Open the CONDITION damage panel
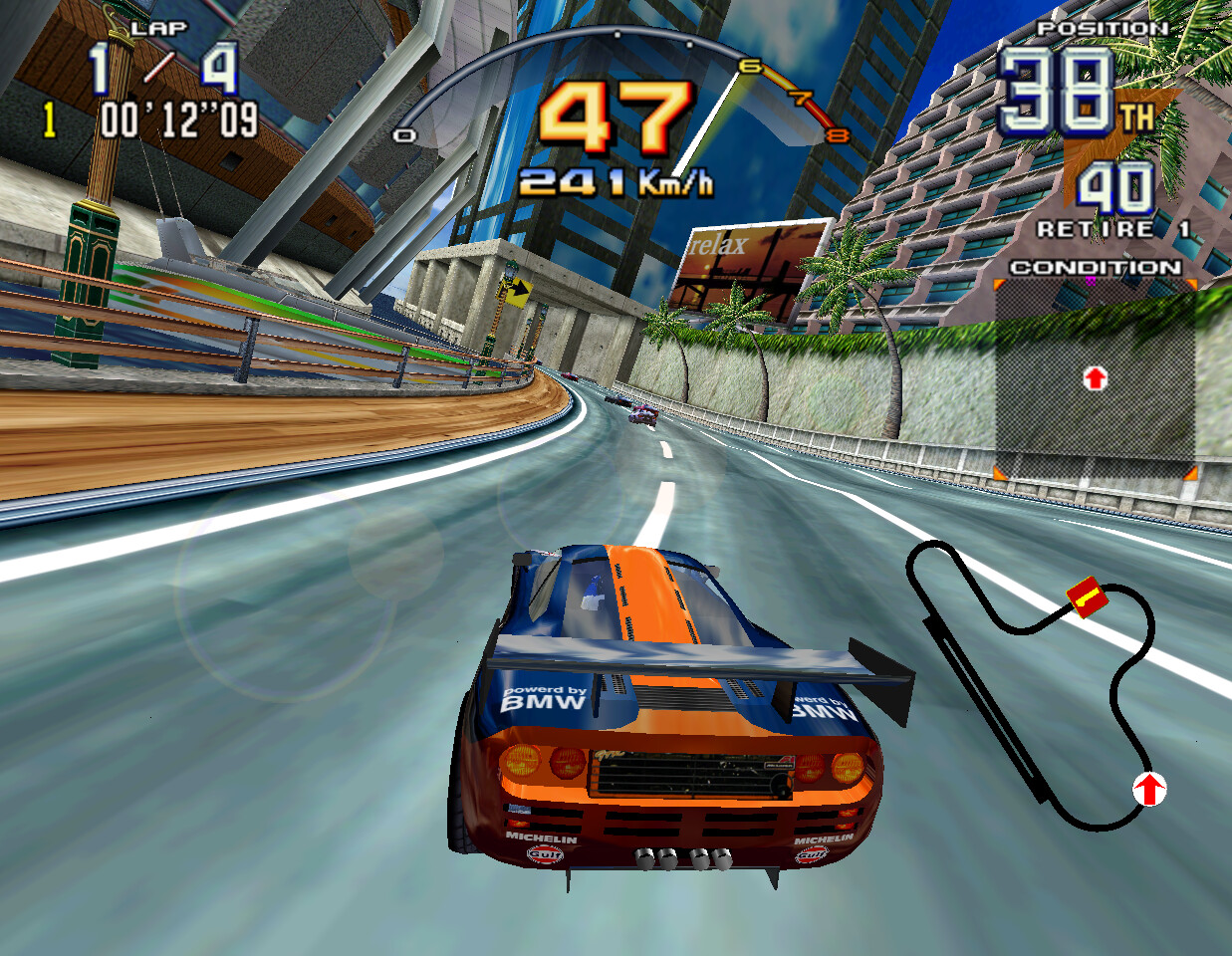The width and height of the screenshot is (1232, 956). 1095,378
